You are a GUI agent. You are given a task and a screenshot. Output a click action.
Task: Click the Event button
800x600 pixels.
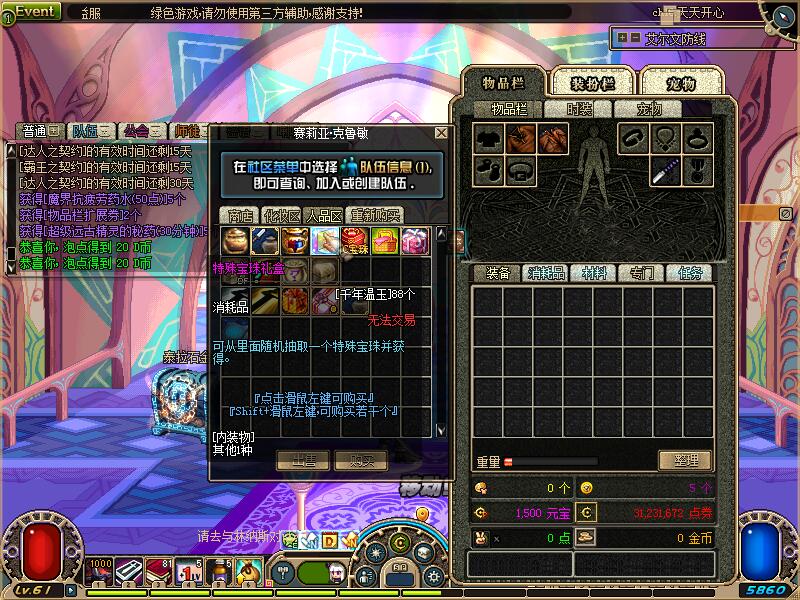(x=35, y=11)
